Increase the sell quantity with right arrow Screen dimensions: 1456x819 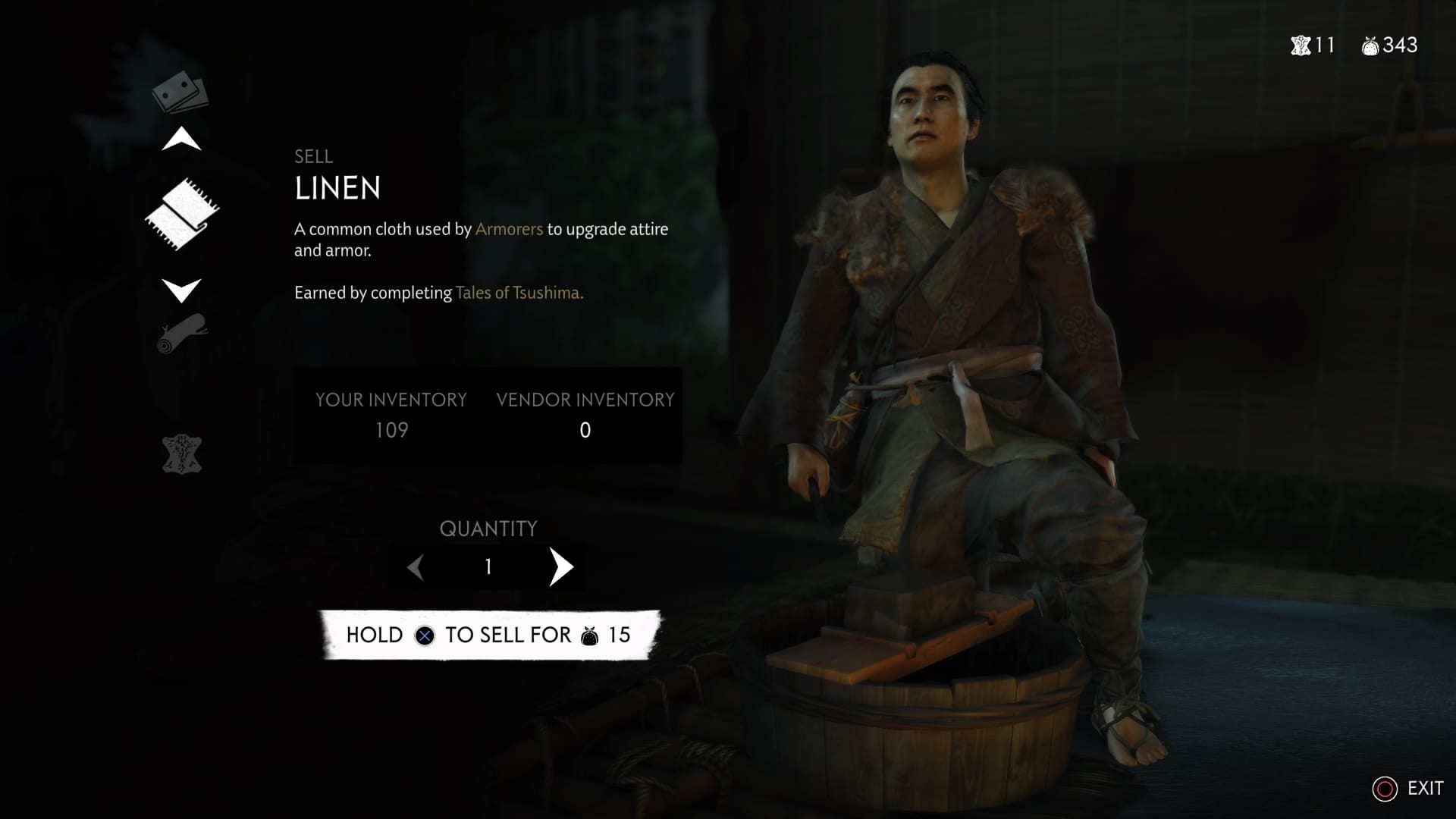(x=561, y=567)
